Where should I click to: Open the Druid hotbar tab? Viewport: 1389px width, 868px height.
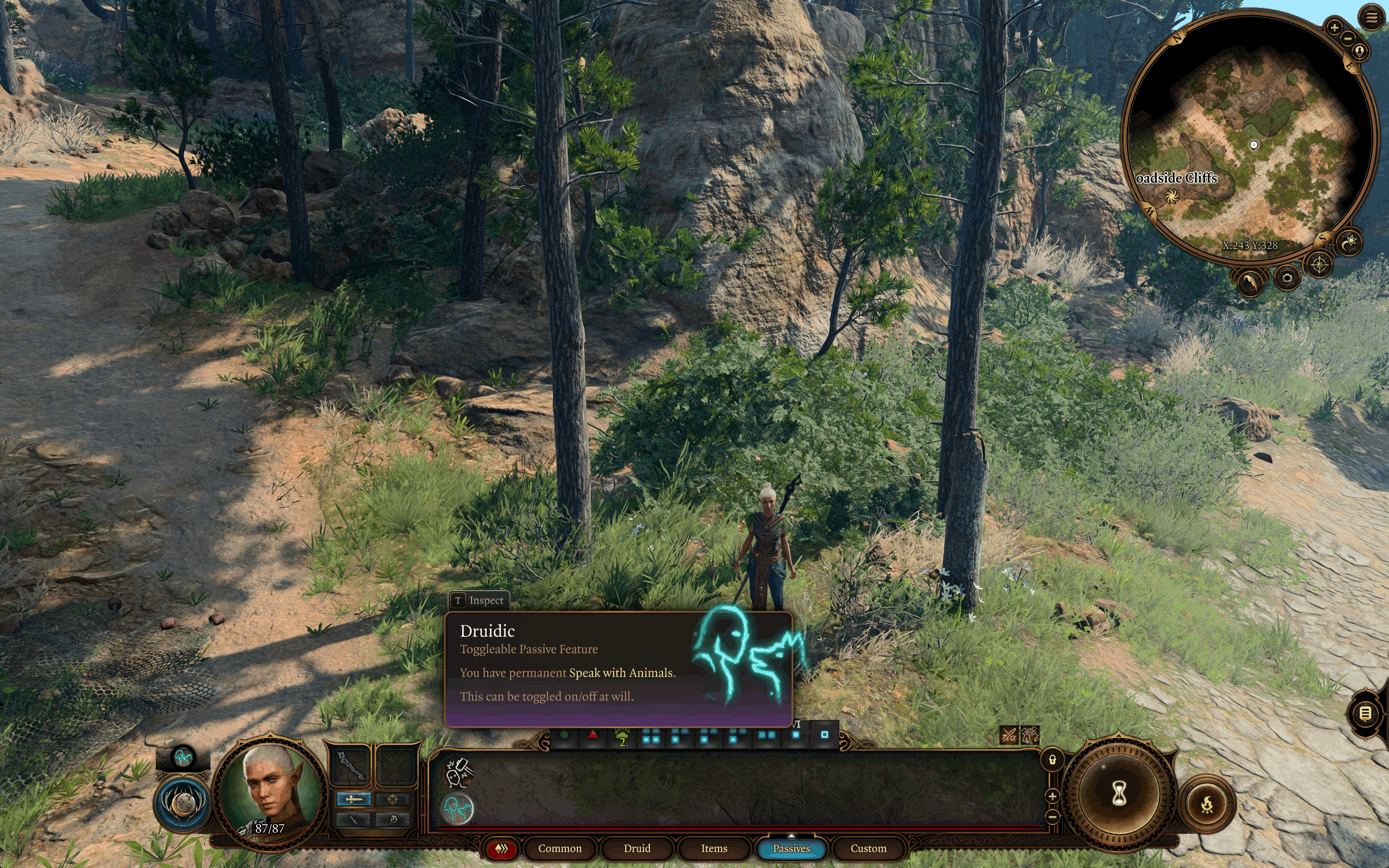pos(636,848)
